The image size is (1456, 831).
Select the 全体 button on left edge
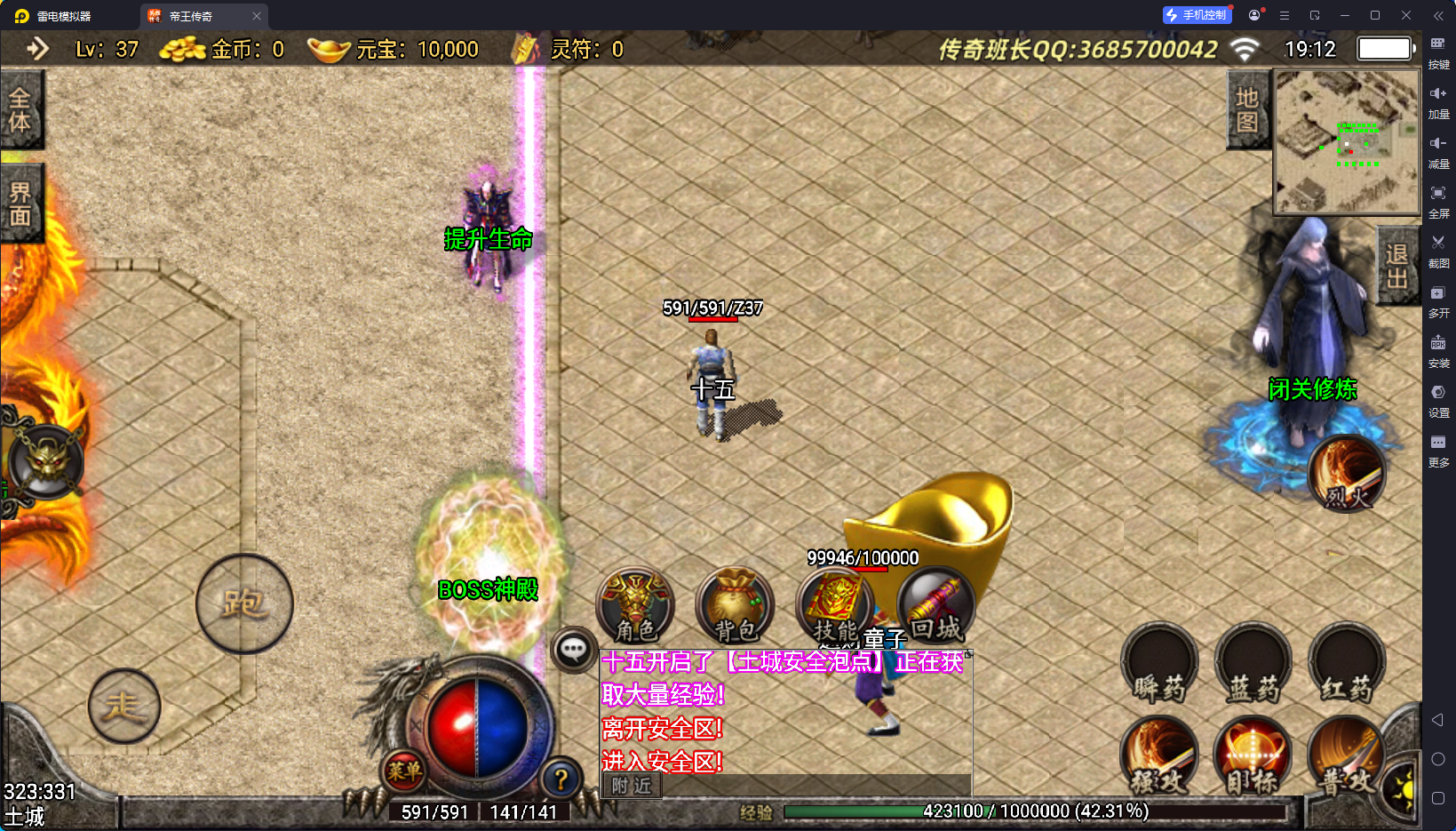click(x=20, y=109)
